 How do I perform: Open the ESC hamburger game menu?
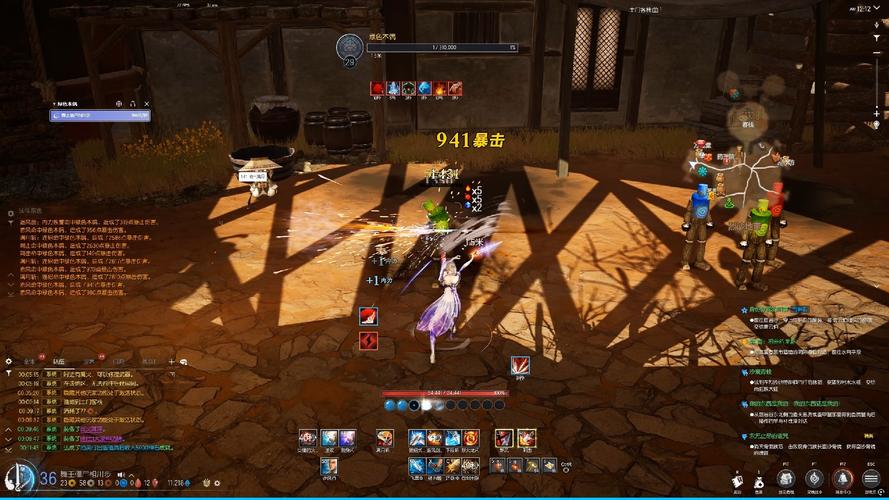871,480
